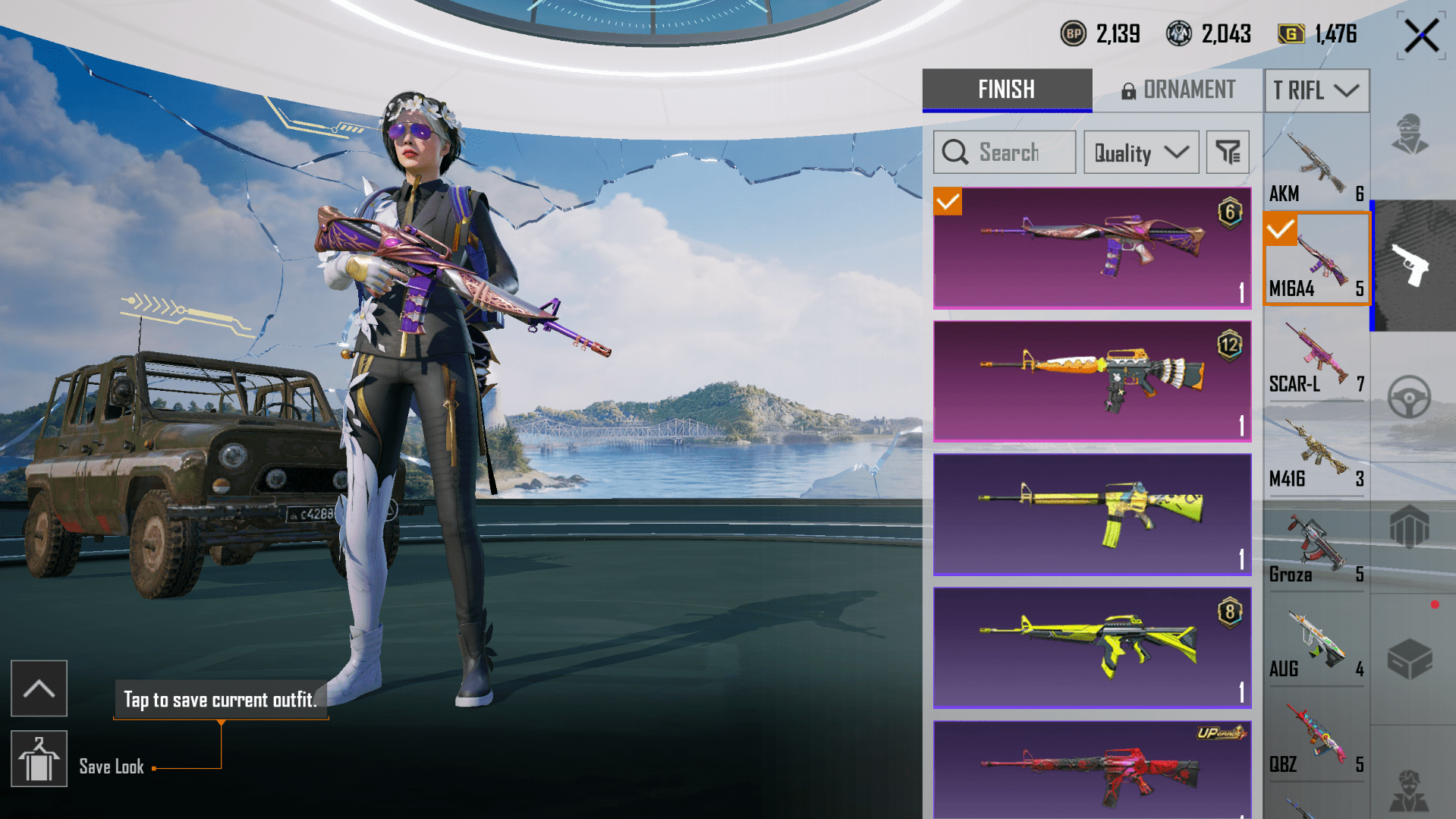Open the filter options button
Screen dimensions: 1456x819
coord(1228,153)
